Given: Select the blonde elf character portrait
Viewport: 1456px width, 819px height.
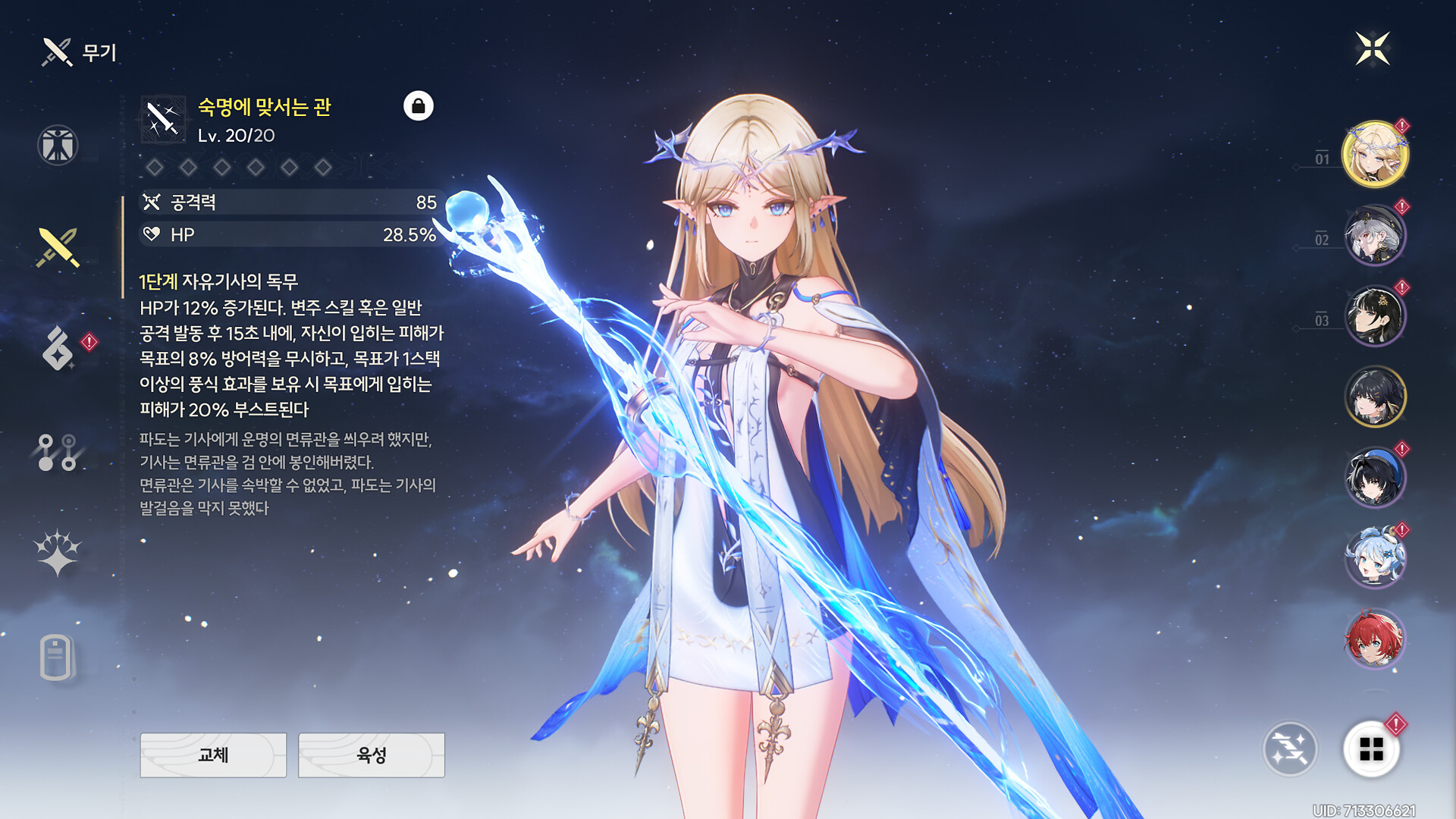Looking at the screenshot, I should point(1374,155).
